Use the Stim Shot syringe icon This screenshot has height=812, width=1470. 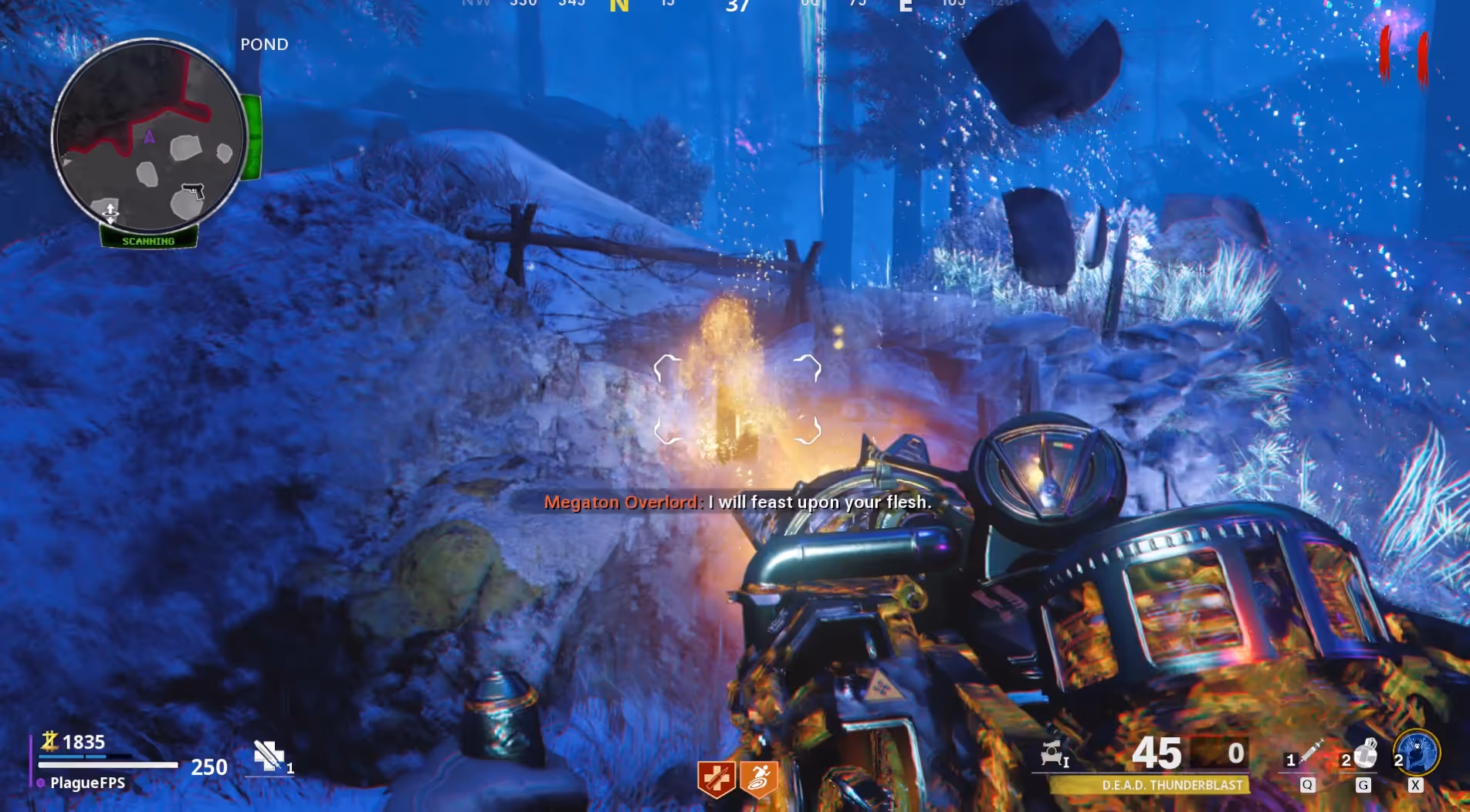[x=1310, y=753]
